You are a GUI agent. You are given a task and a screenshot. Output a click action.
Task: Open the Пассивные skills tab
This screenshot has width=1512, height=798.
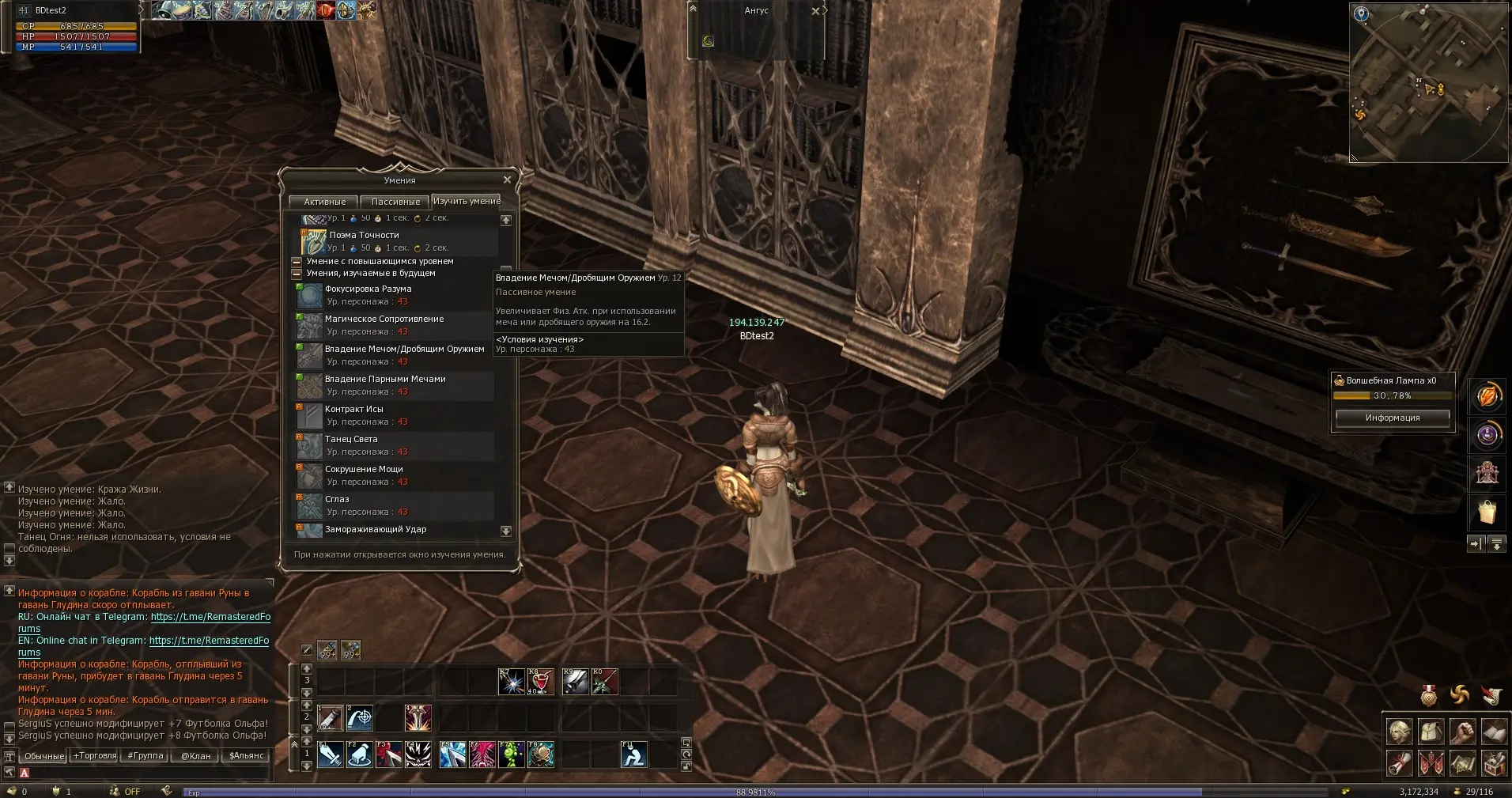(395, 202)
